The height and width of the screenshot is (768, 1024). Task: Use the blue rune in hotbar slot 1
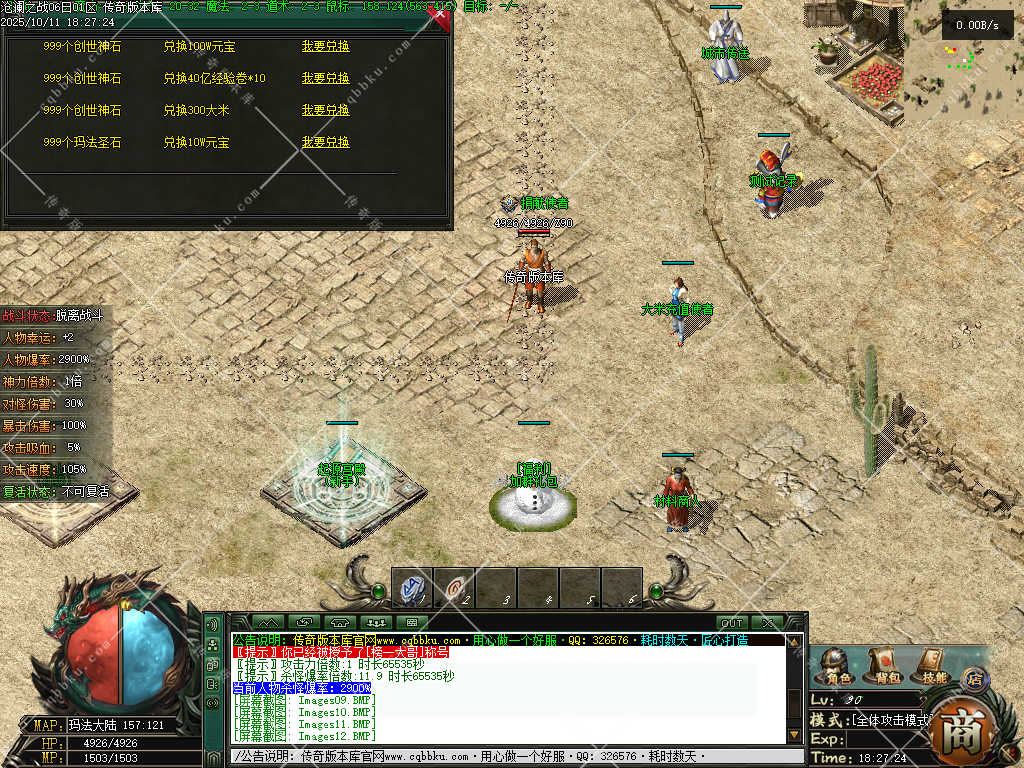tap(412, 588)
